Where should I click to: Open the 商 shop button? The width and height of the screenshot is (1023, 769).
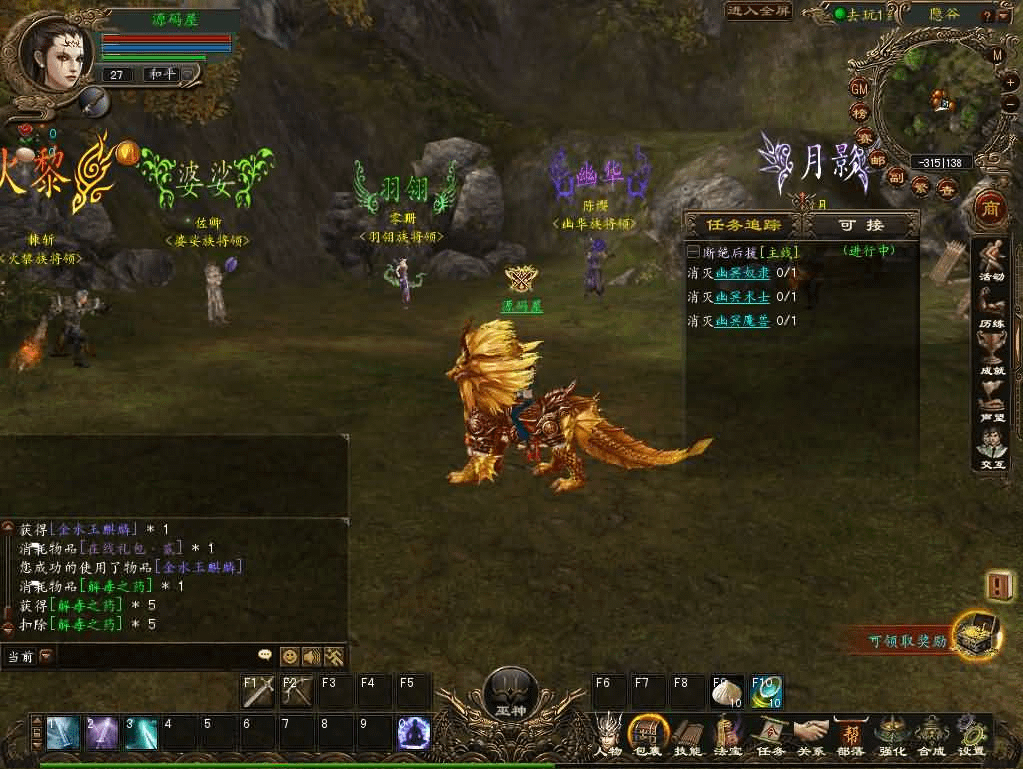pos(990,209)
